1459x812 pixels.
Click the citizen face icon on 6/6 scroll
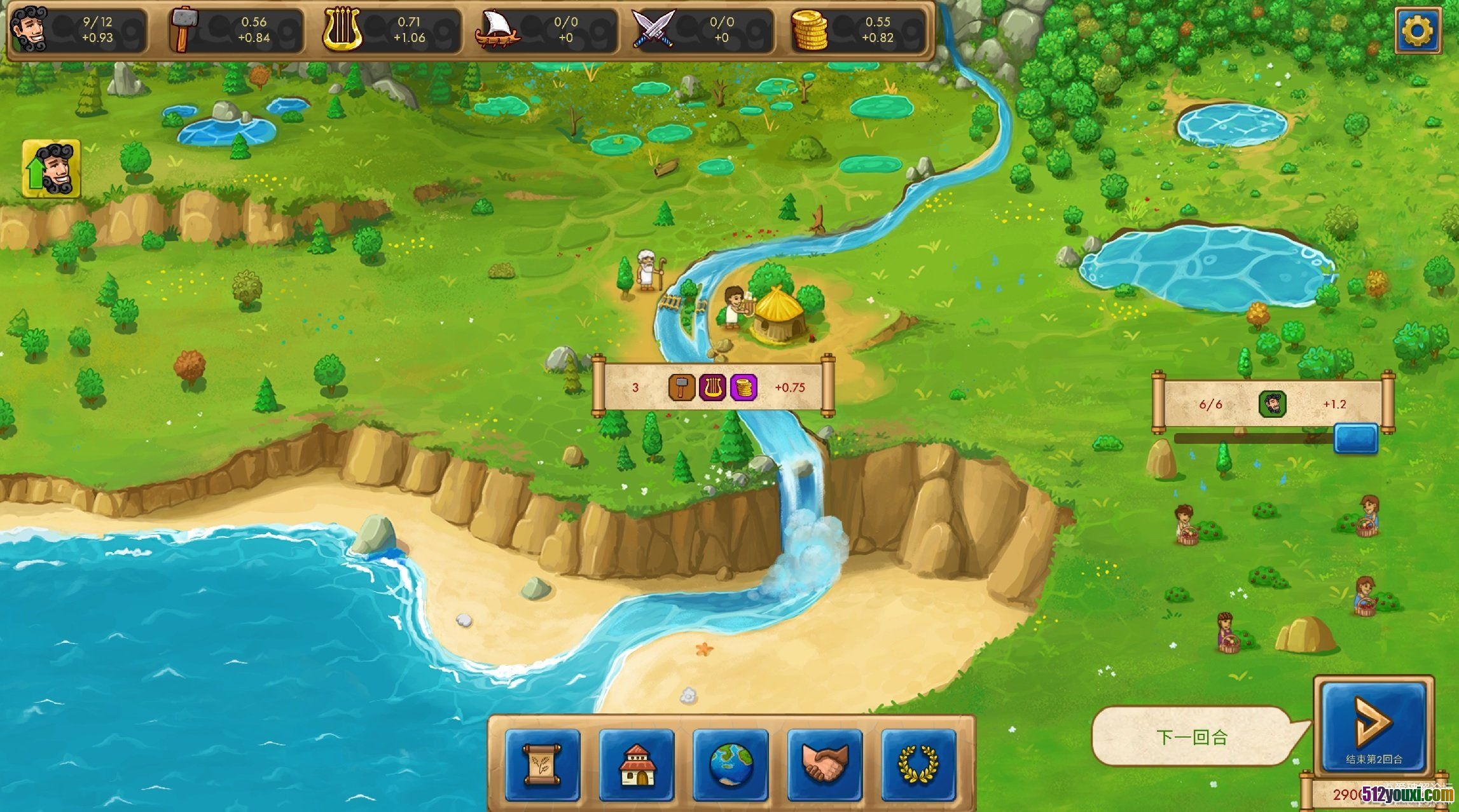[1273, 404]
